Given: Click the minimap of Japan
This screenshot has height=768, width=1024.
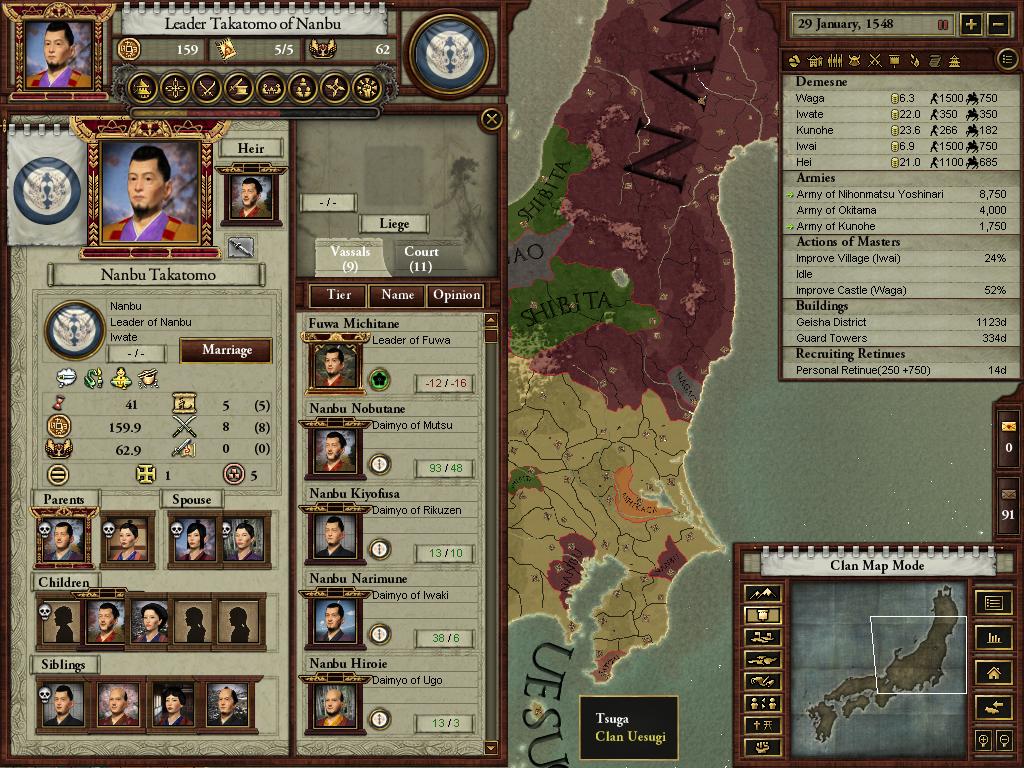Looking at the screenshot, I should tap(879, 665).
